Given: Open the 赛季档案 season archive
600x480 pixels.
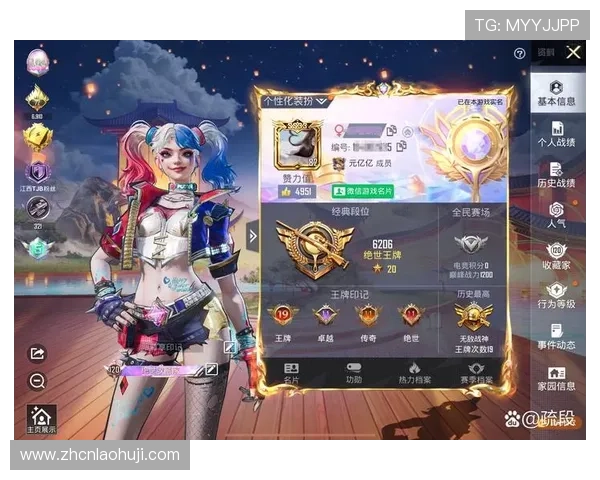Looking at the screenshot, I should click(x=476, y=373).
